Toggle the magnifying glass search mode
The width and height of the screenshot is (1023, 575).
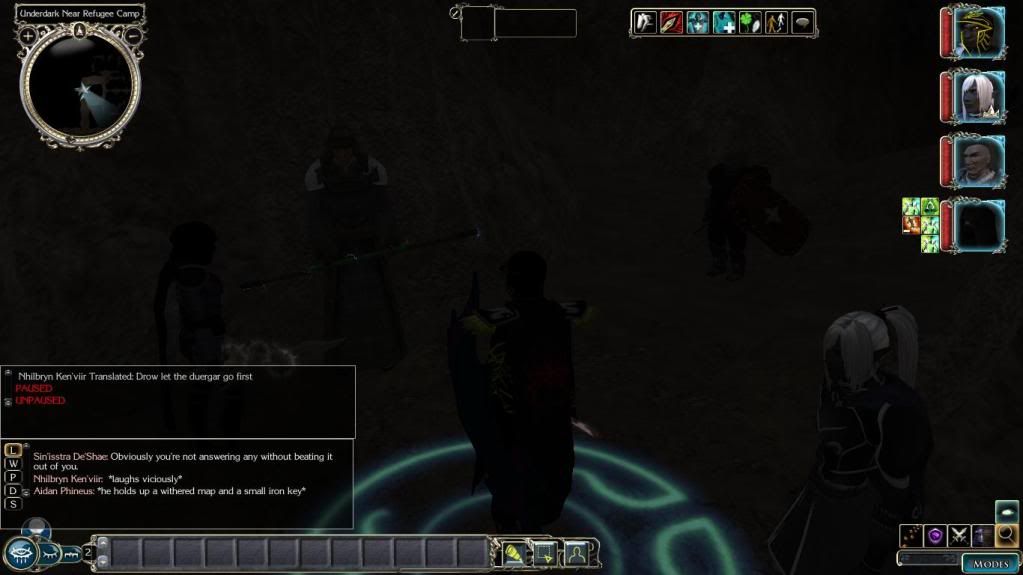click(x=1006, y=535)
